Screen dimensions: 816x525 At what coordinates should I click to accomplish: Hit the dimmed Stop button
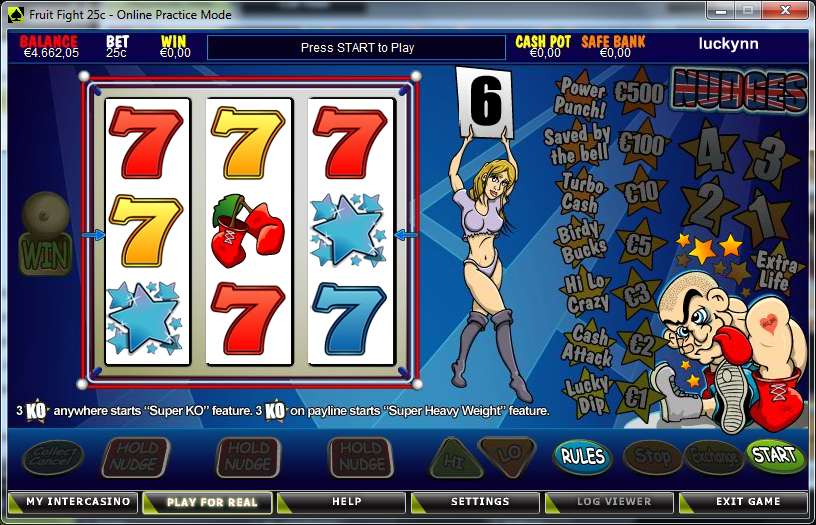click(x=652, y=457)
